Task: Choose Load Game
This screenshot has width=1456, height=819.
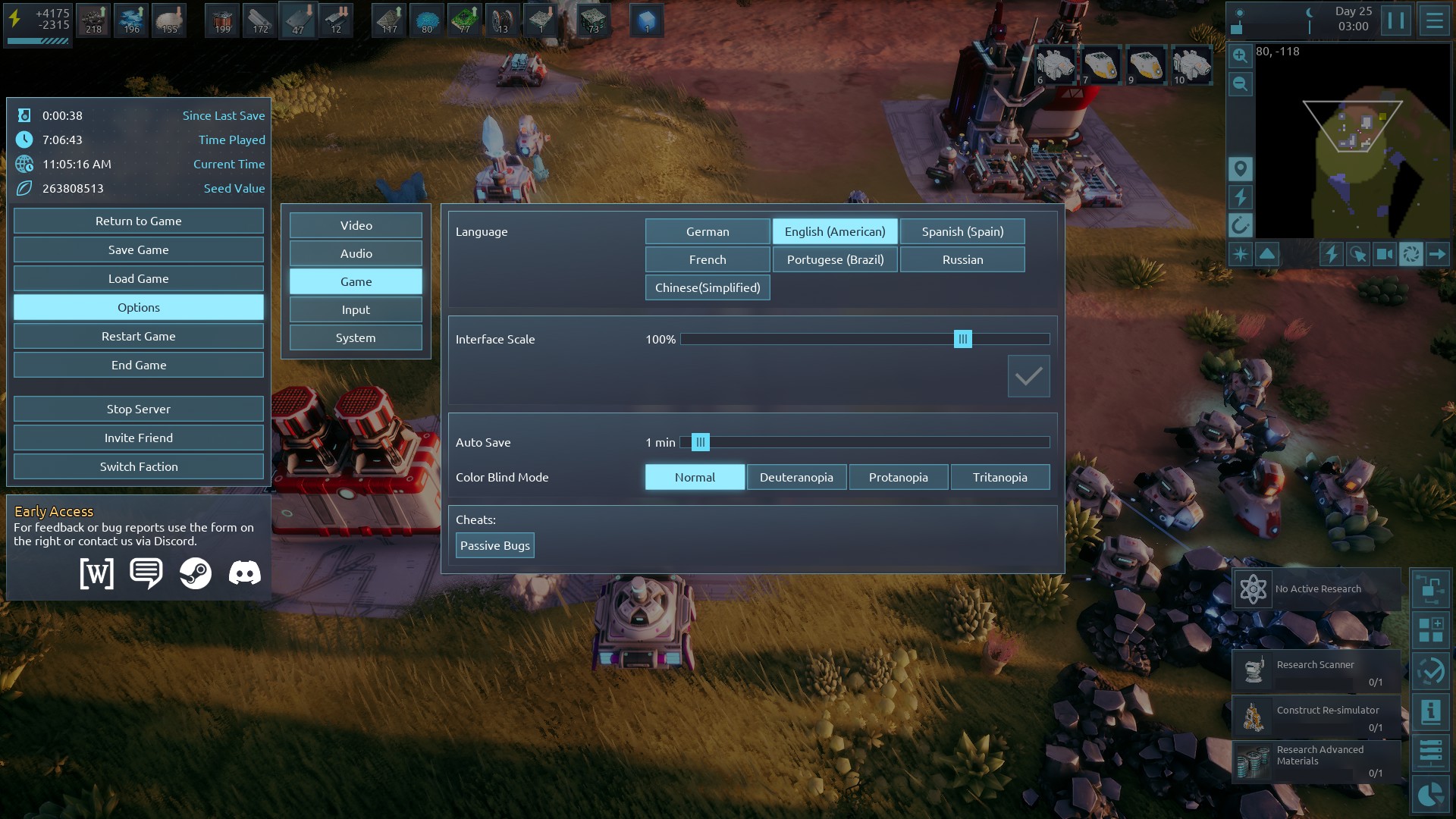Action: pyautogui.click(x=138, y=278)
